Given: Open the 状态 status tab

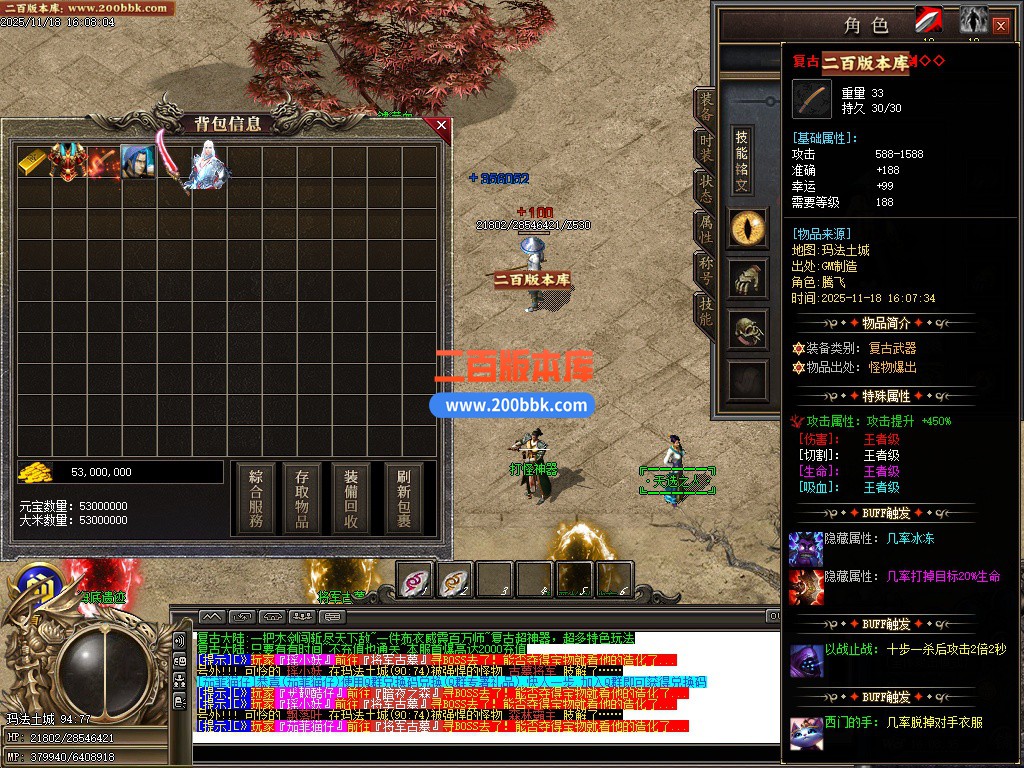Looking at the screenshot, I should 705,190.
